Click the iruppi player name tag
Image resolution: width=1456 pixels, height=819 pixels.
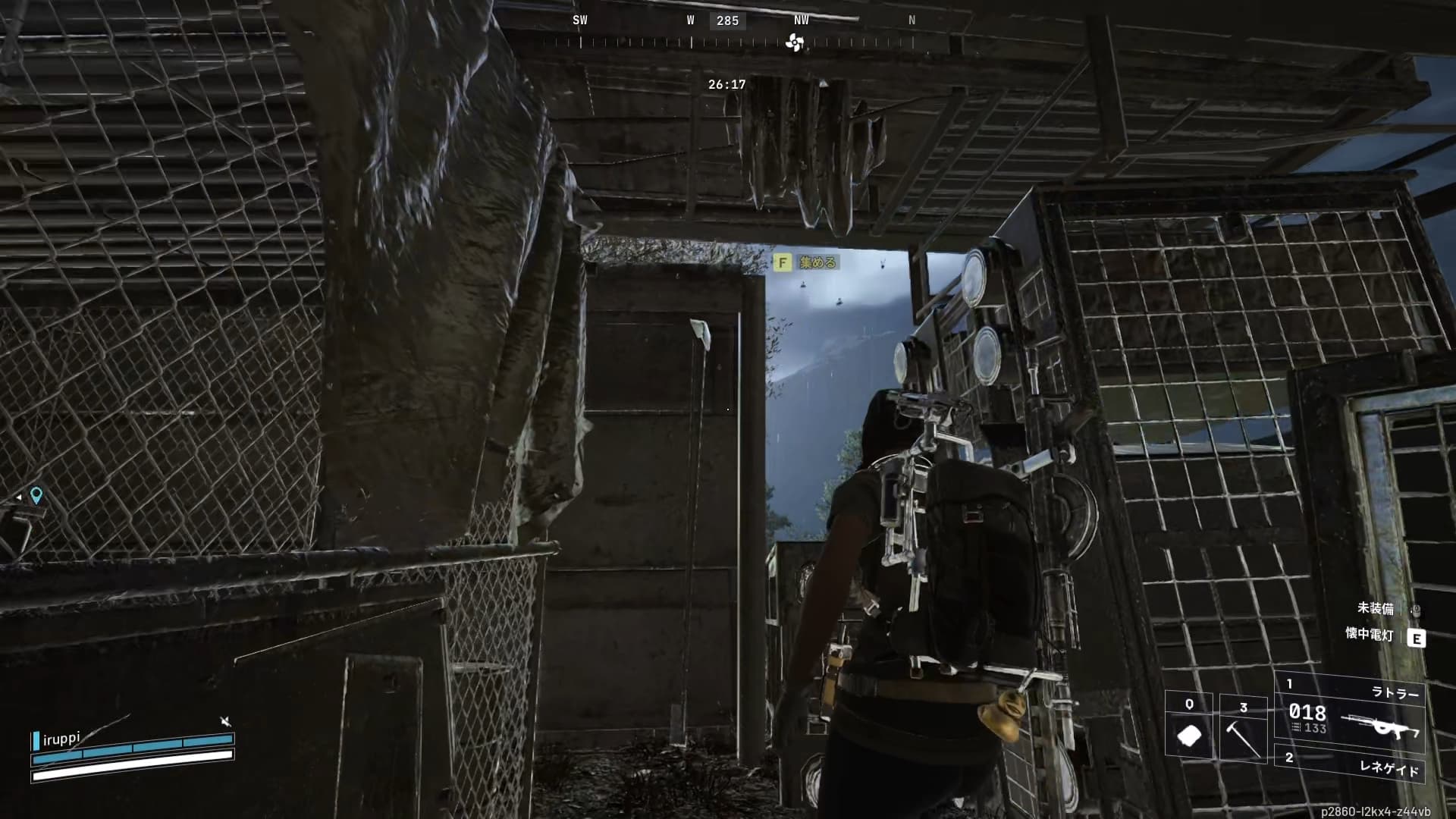click(61, 739)
